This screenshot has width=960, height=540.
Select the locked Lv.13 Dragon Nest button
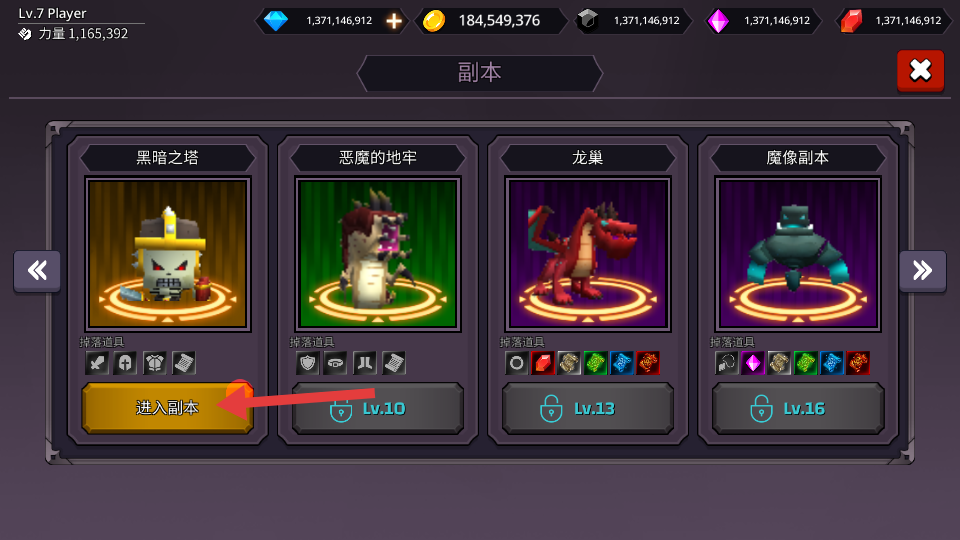(x=587, y=408)
